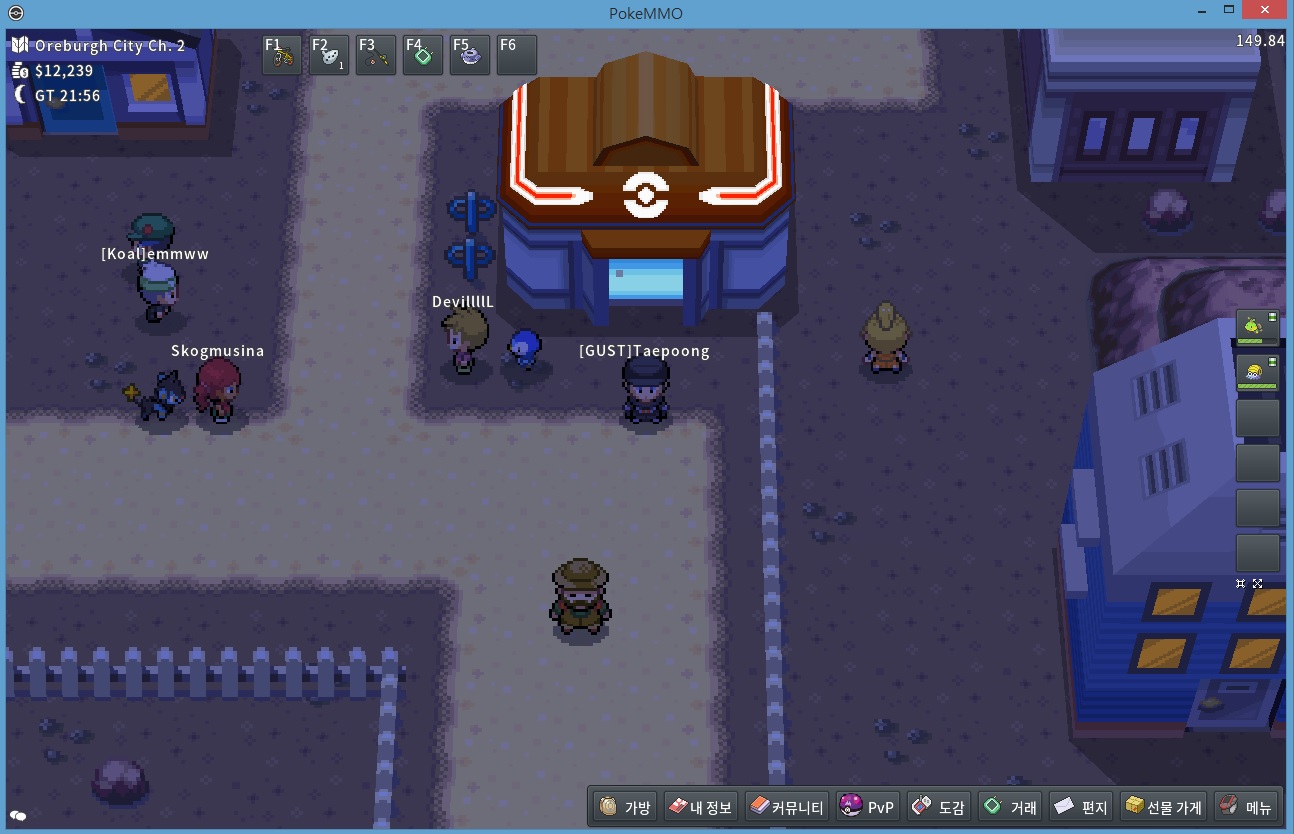Open the 내 정보 trainer info
Screen dimensions: 1294x834
point(700,807)
